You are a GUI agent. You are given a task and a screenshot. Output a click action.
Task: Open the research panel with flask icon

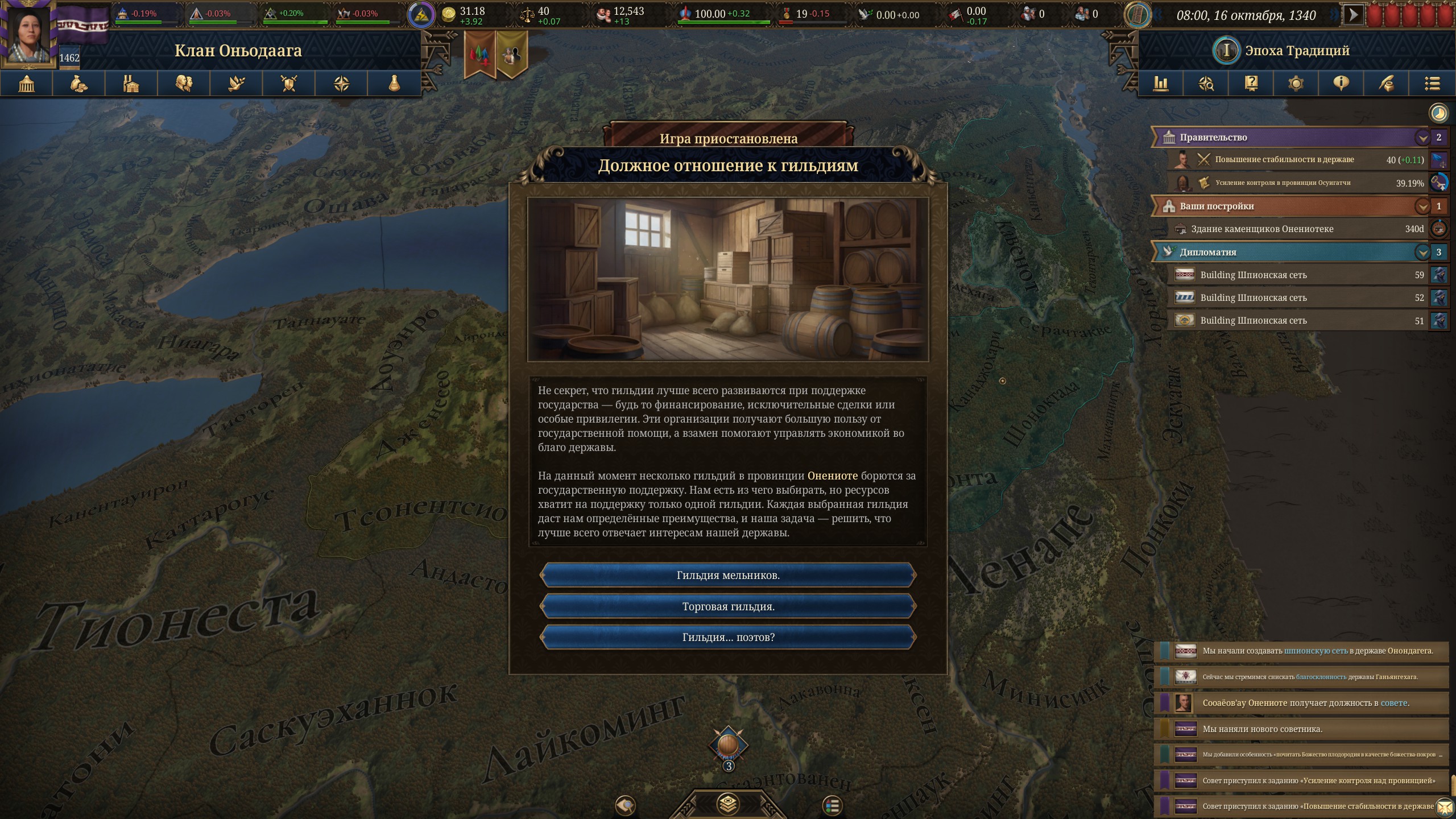(394, 84)
